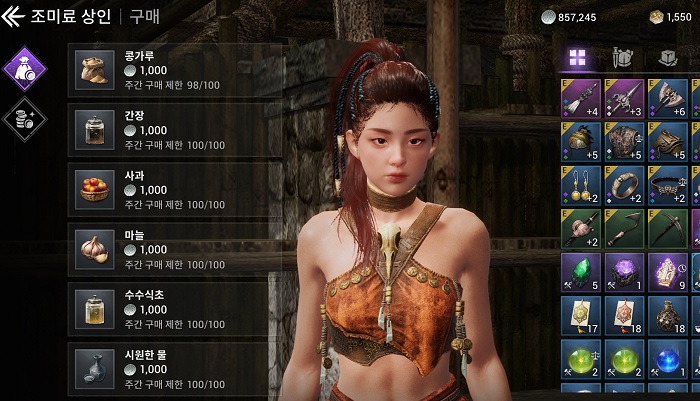The image size is (700, 401).
Task: Select the gold earrings inventory slot
Action: pyautogui.click(x=581, y=185)
